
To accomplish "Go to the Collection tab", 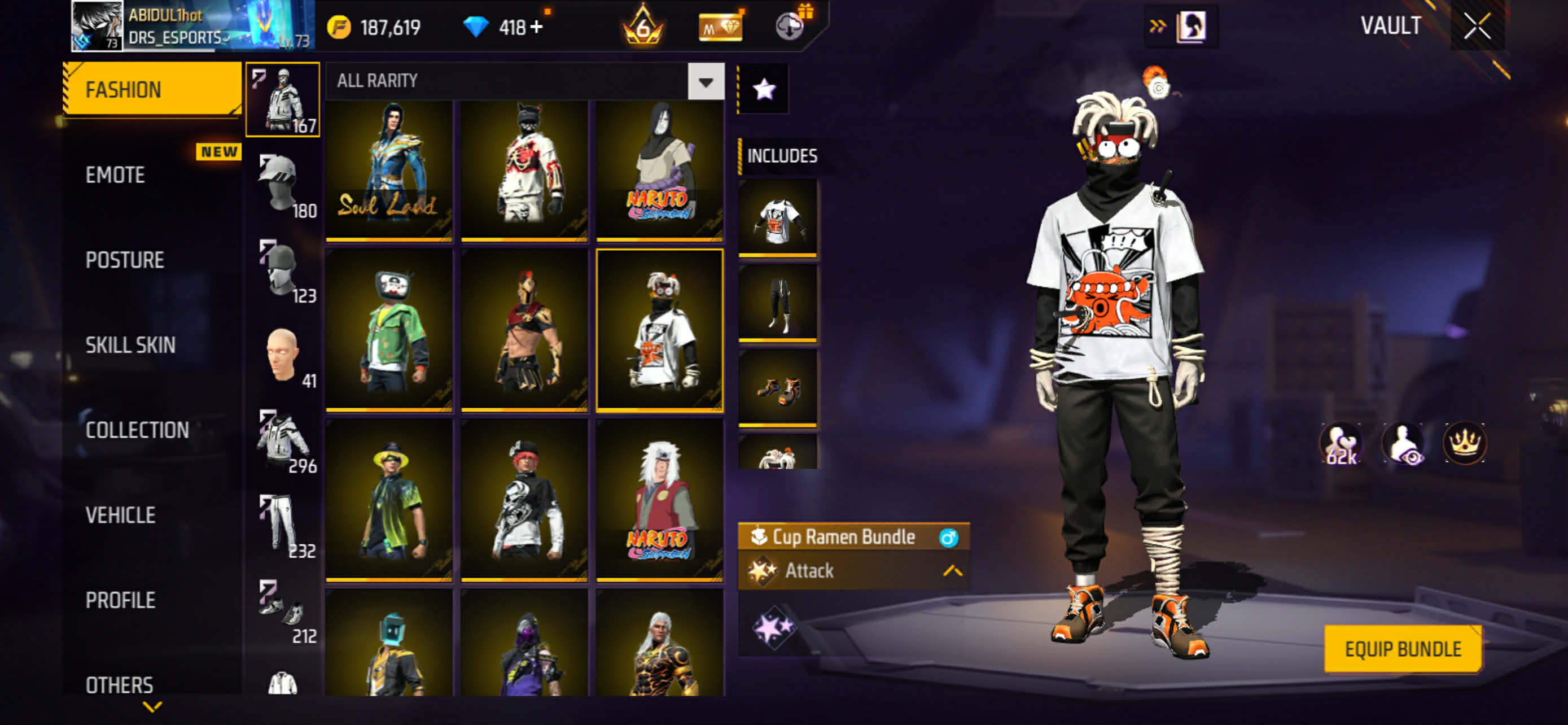I will click(137, 430).
